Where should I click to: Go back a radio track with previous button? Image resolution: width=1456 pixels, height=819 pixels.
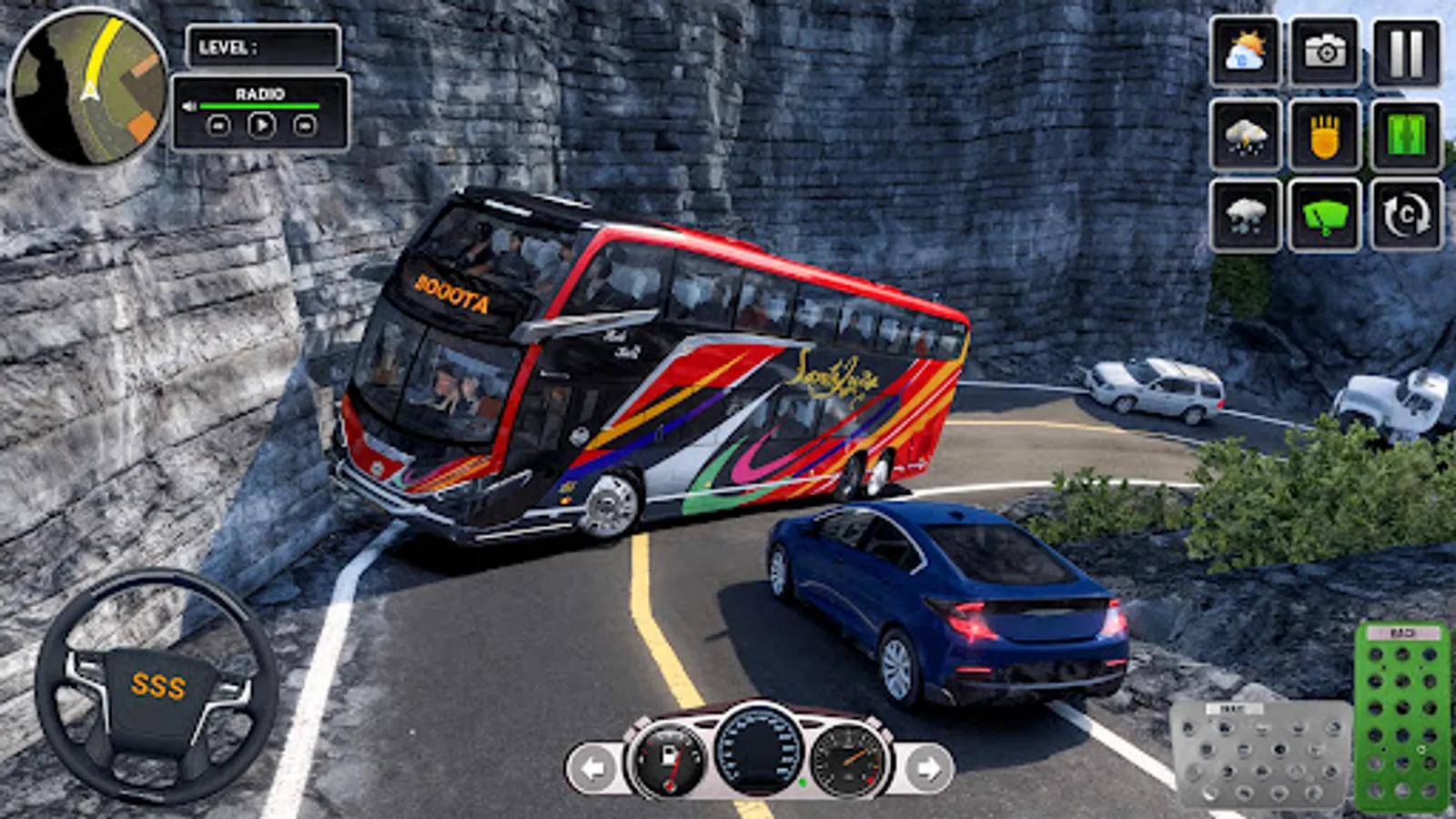coord(218,126)
